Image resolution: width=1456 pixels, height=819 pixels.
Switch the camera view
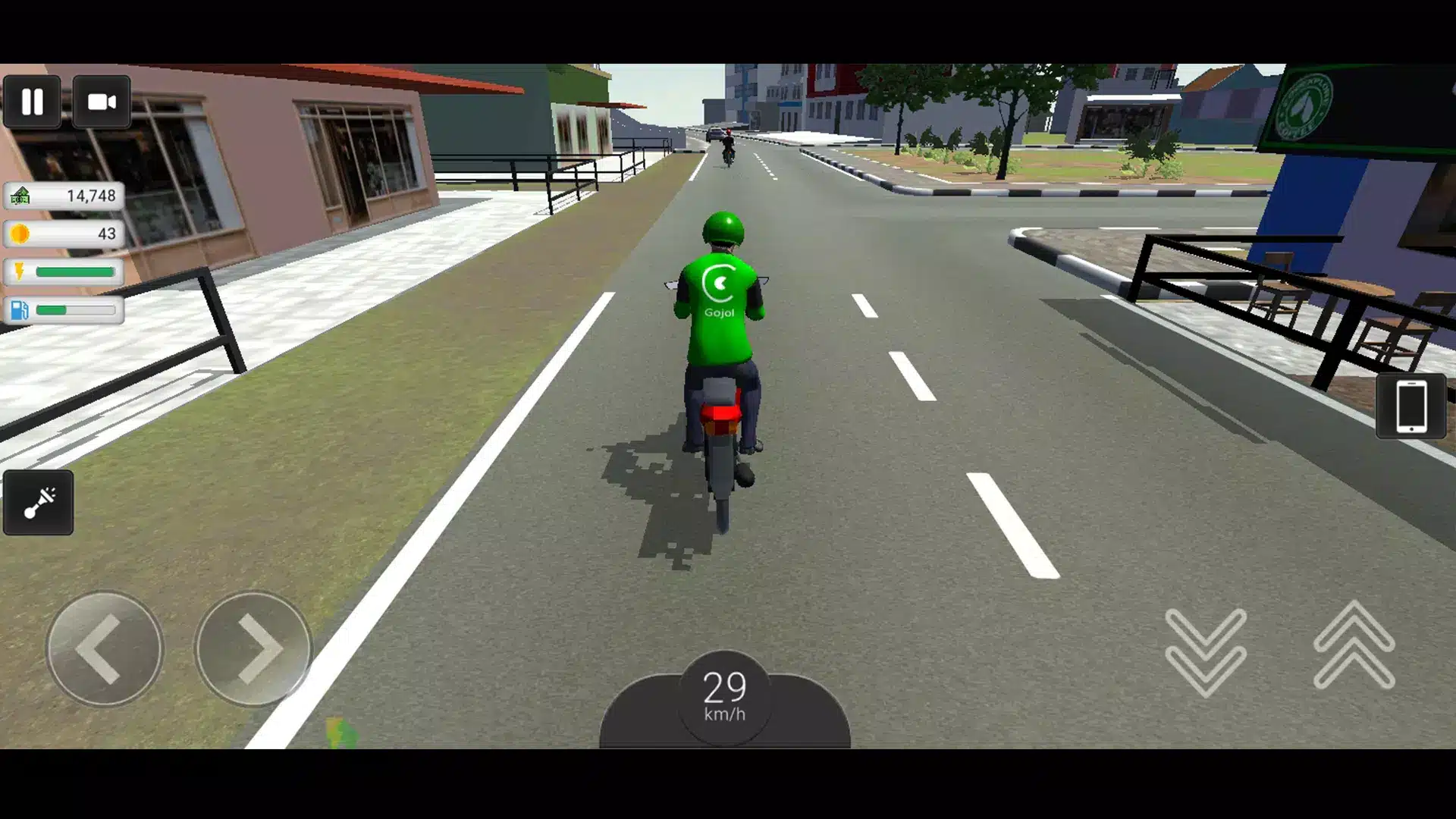pyautogui.click(x=102, y=102)
